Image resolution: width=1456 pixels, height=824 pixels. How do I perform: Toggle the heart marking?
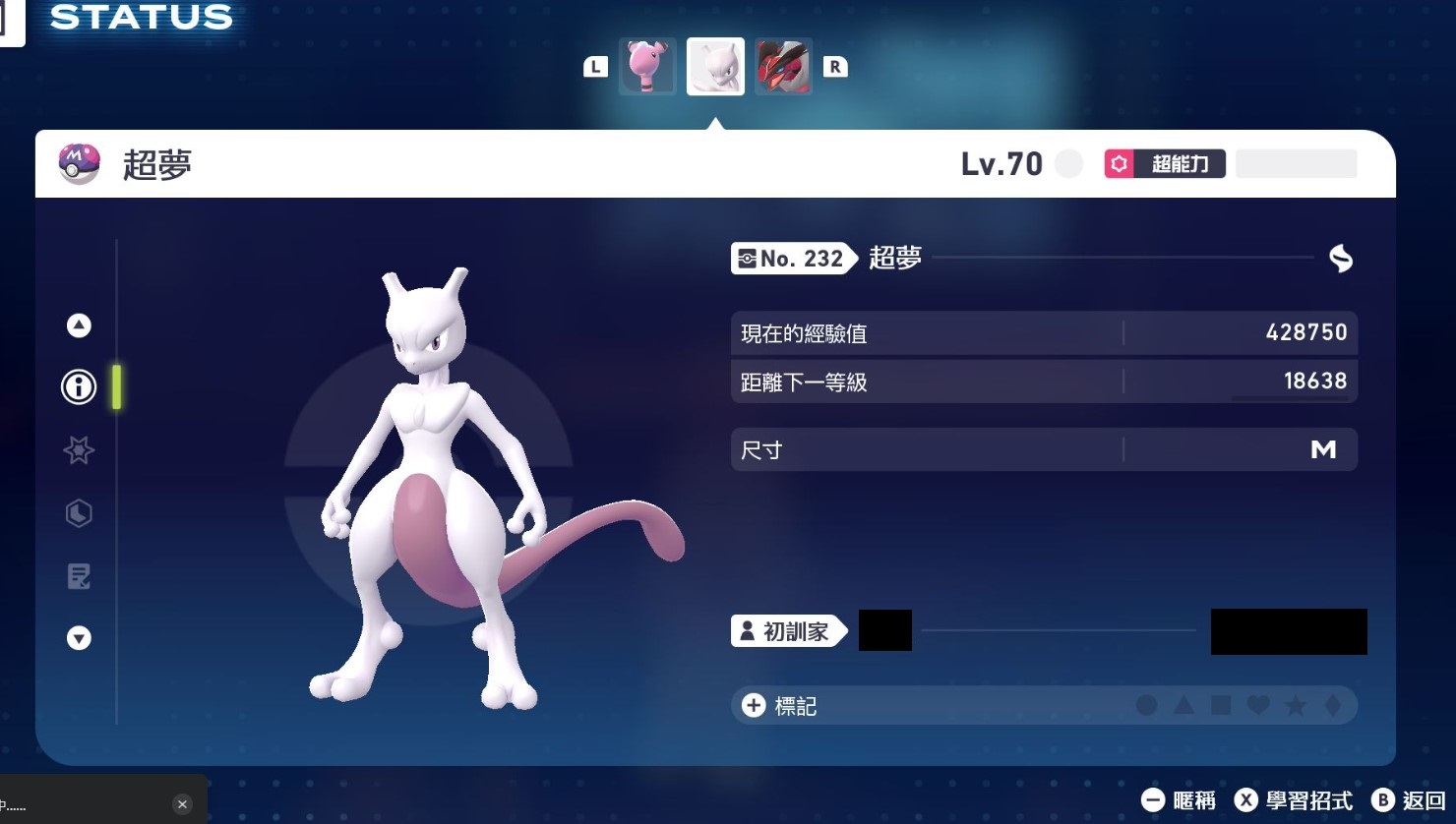click(1258, 705)
